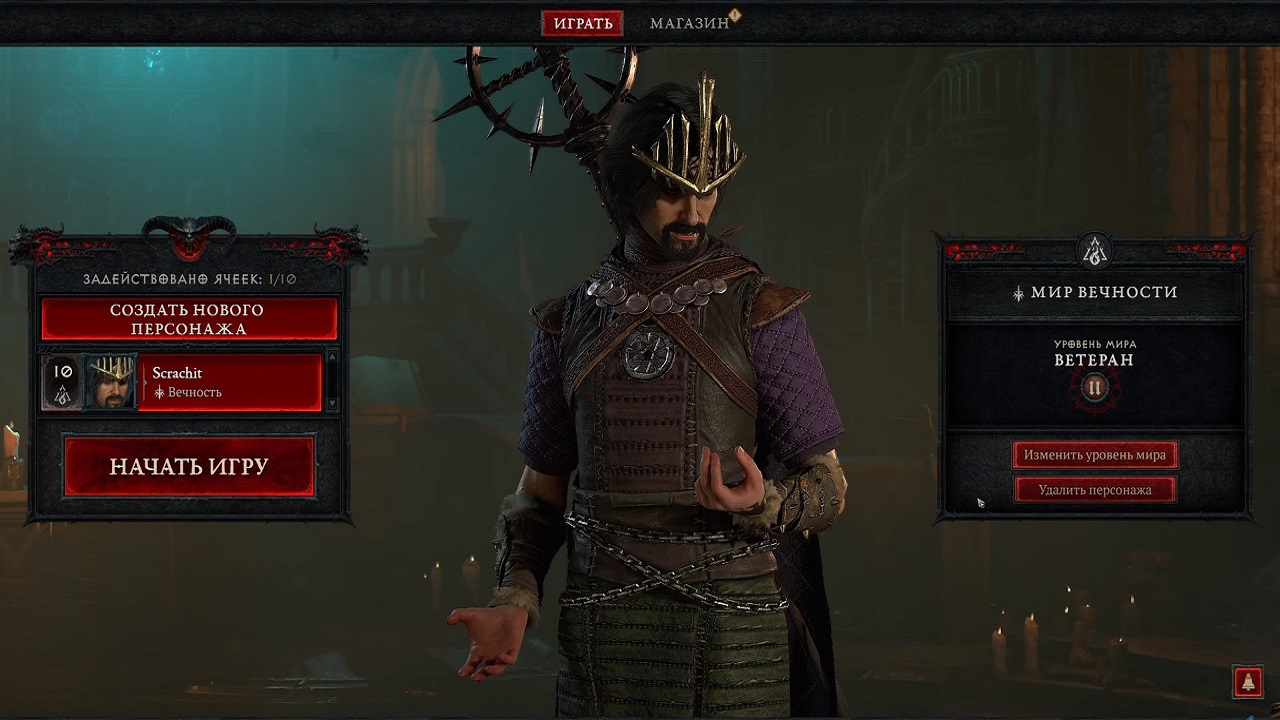
Task: Open the МАГАЗИН shop tab
Action: pyautogui.click(x=689, y=23)
